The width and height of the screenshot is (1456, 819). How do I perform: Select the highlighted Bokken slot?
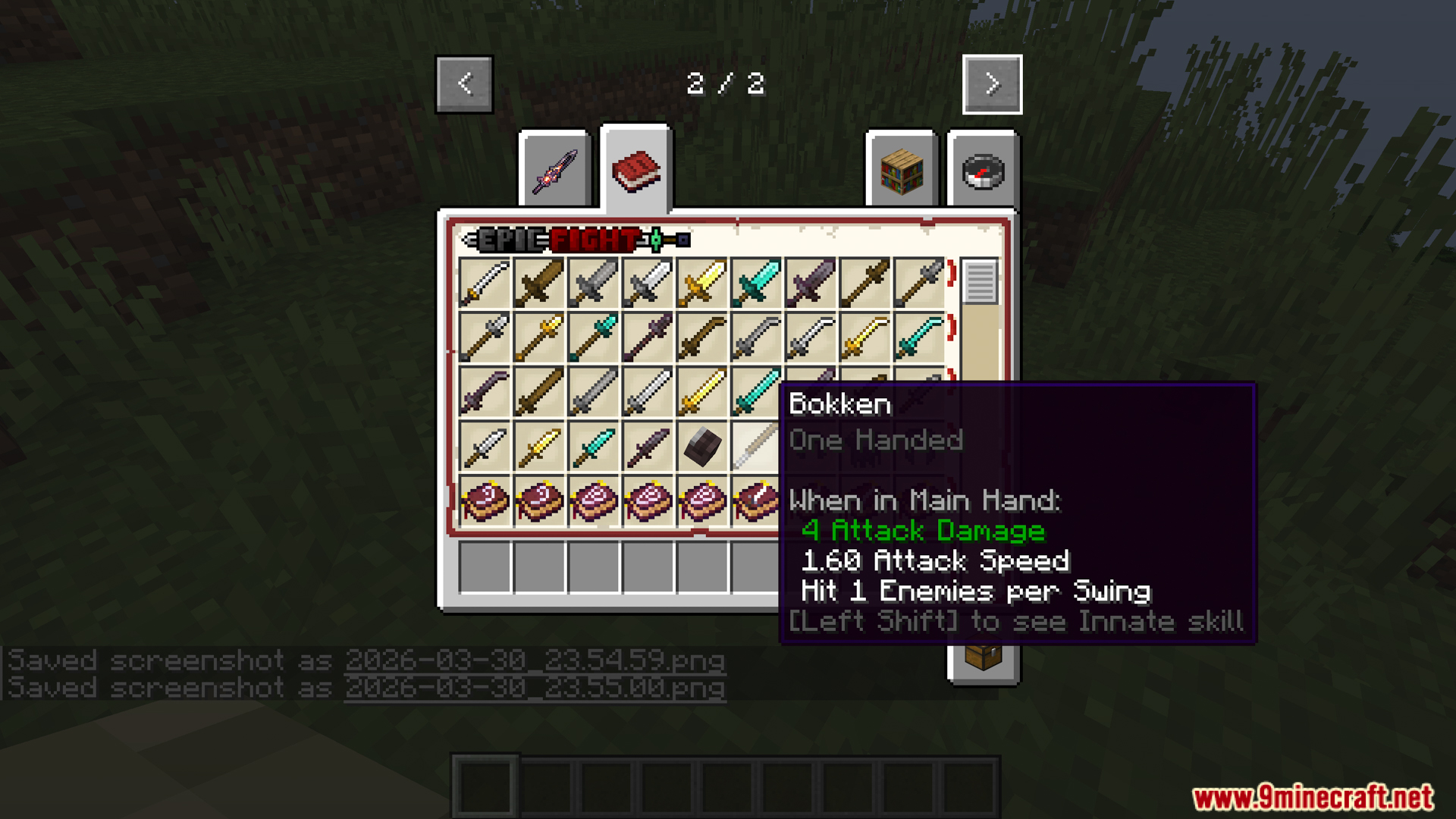pos(755,447)
